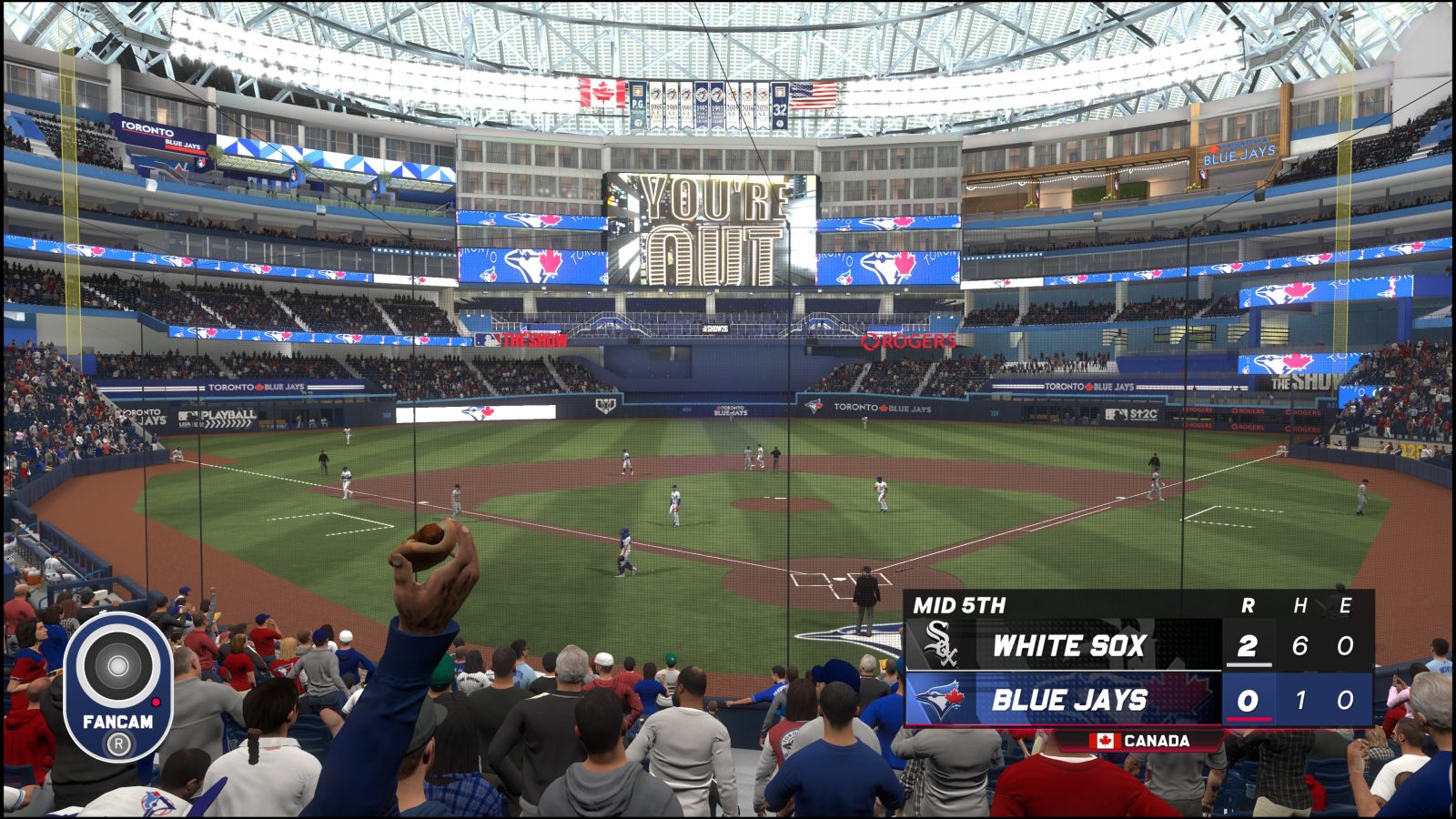Click the red underline below the Blue Jays score

1248,719
